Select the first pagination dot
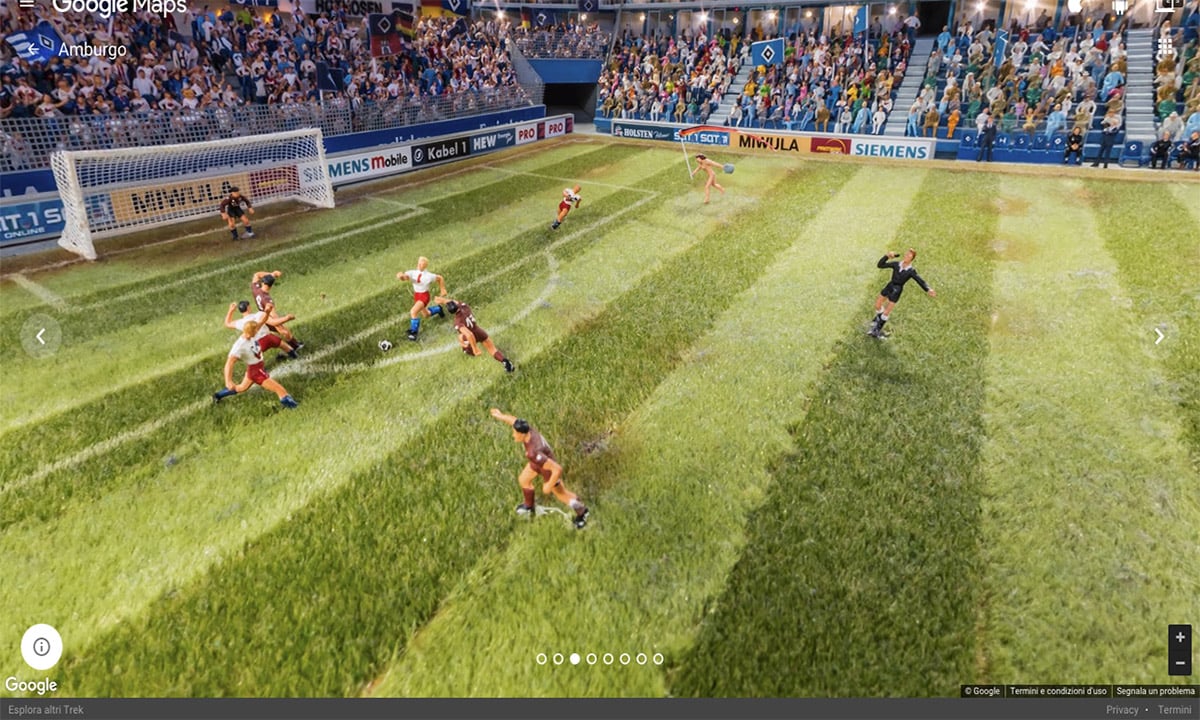 click(x=541, y=659)
